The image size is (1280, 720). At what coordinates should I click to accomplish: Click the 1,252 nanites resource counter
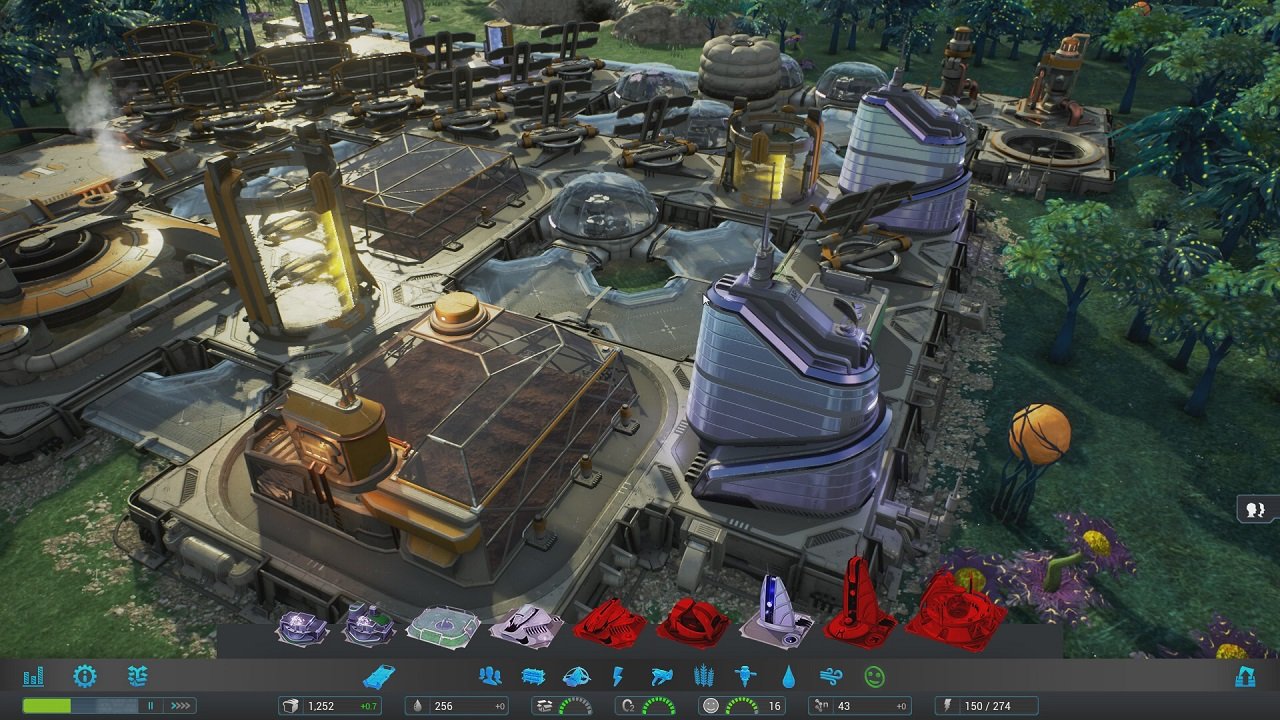point(330,704)
